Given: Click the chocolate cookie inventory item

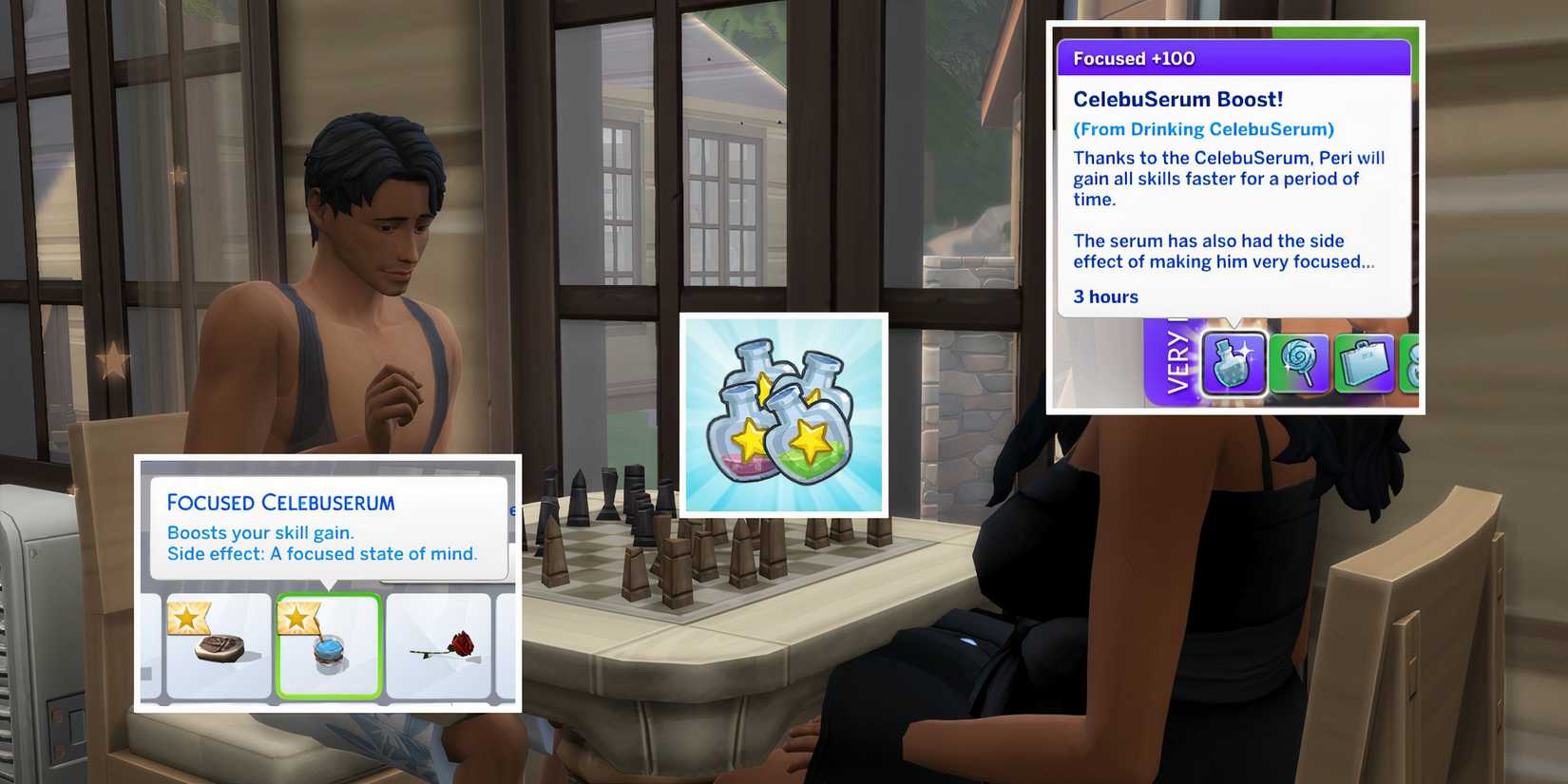Looking at the screenshot, I should pos(218,650).
